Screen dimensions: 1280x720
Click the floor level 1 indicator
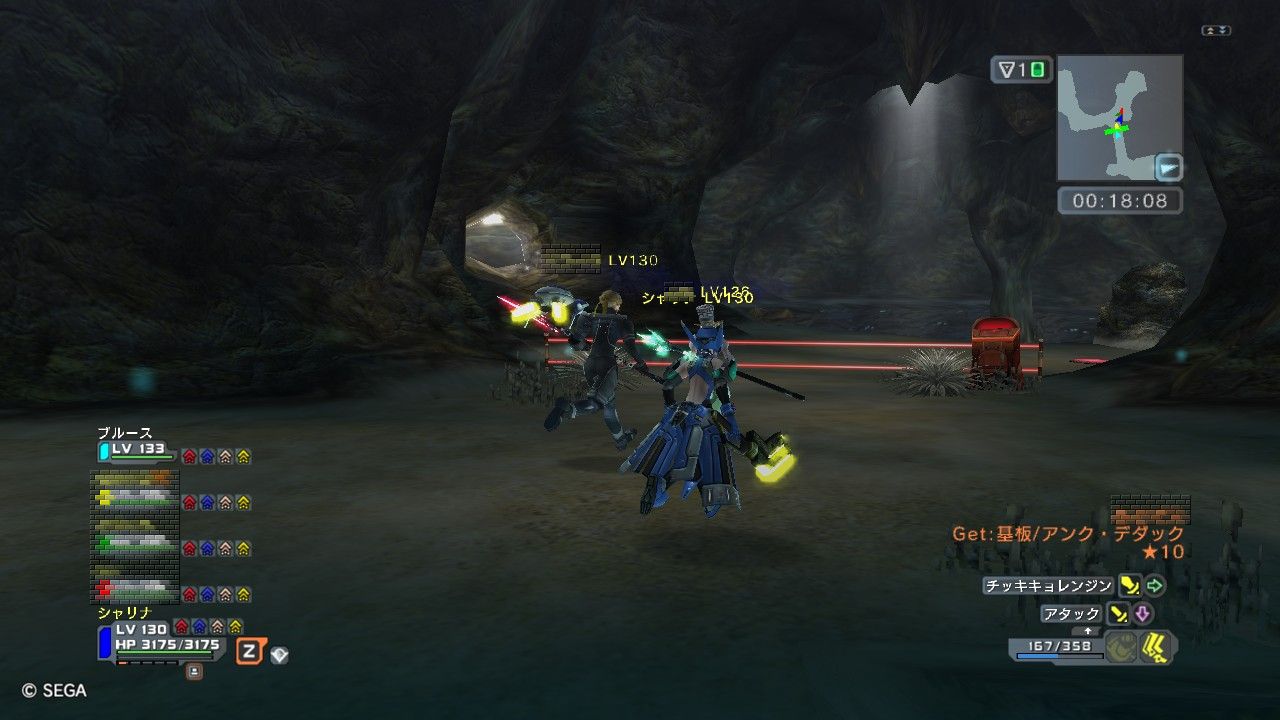[x=1021, y=70]
